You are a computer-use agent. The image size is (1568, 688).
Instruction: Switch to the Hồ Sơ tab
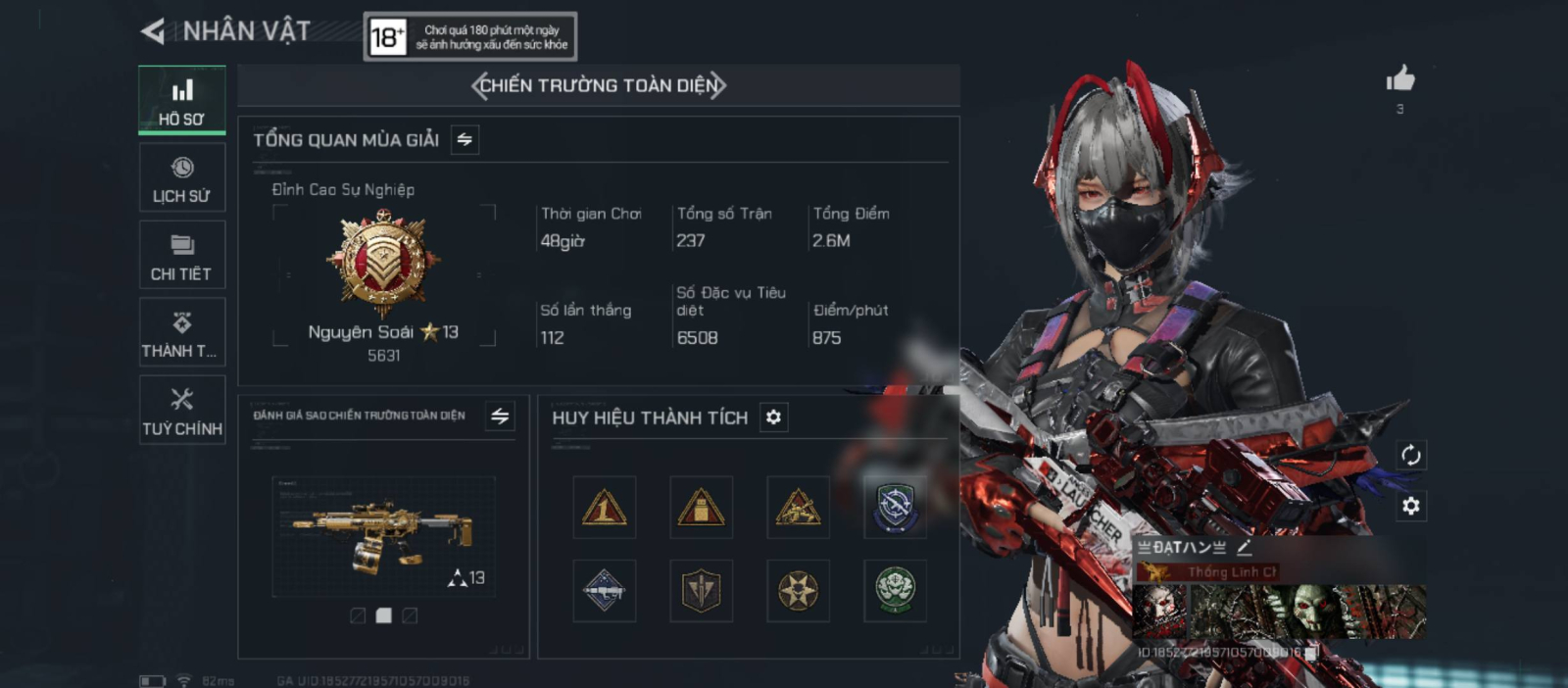[182, 100]
